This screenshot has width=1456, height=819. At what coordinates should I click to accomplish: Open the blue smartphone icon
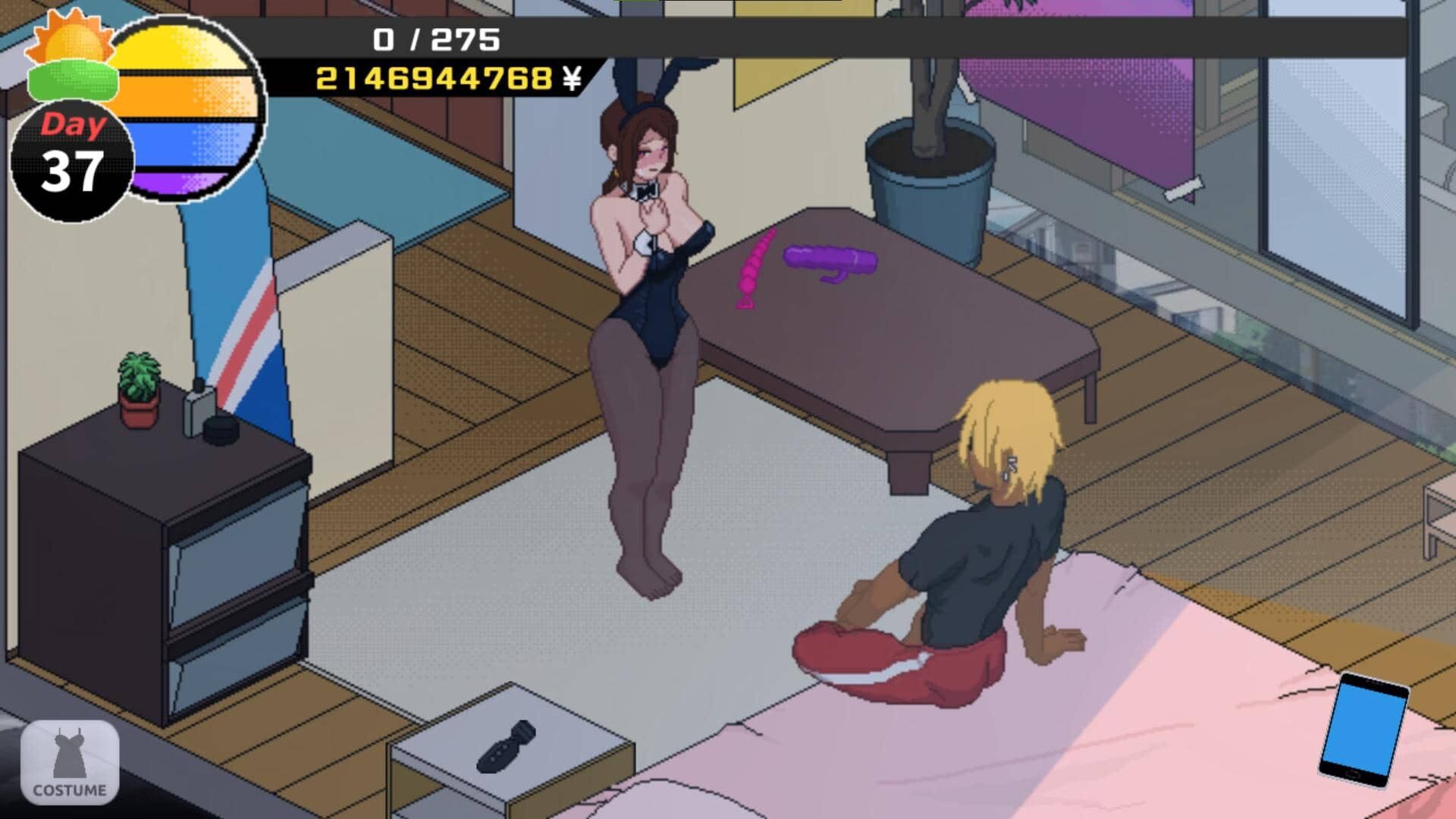[x=1364, y=729]
